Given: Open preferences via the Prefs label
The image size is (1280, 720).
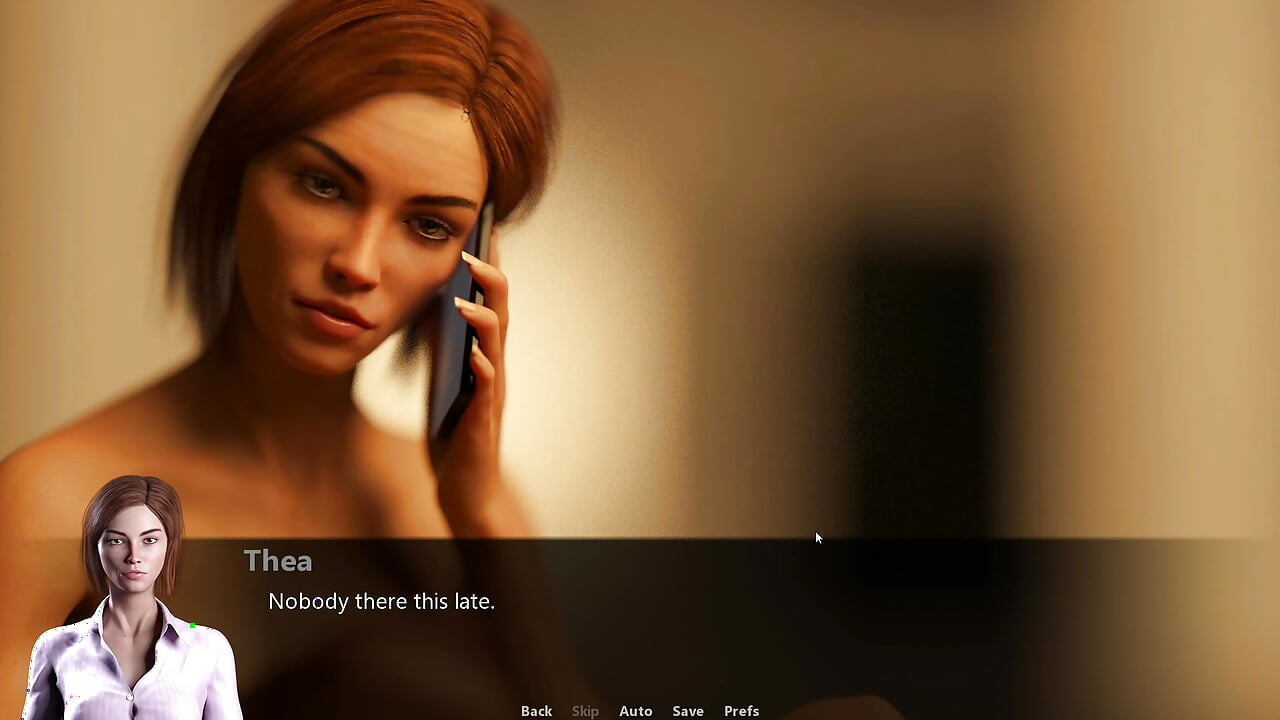Looking at the screenshot, I should tap(741, 710).
